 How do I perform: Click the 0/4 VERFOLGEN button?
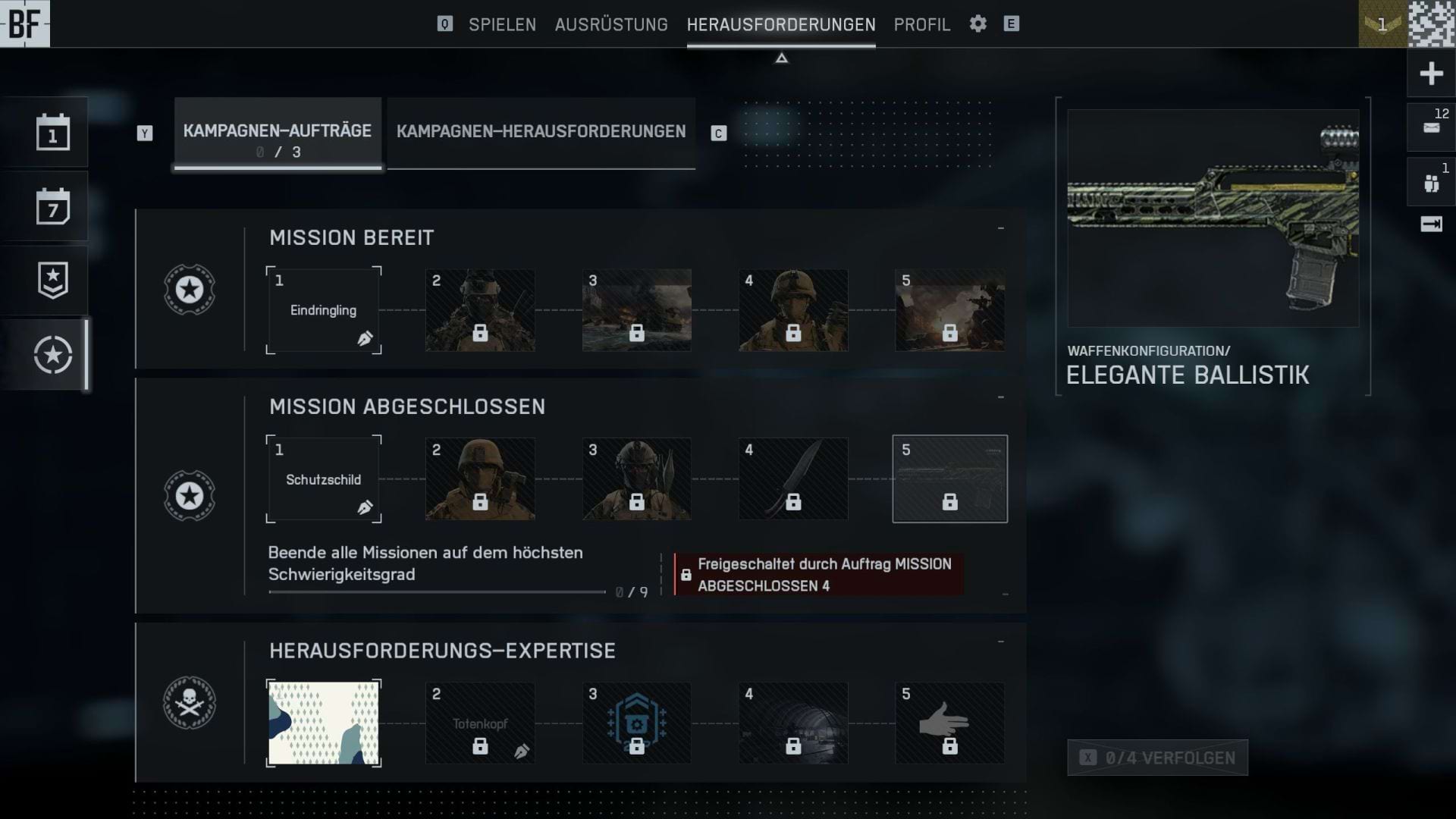(x=1157, y=758)
